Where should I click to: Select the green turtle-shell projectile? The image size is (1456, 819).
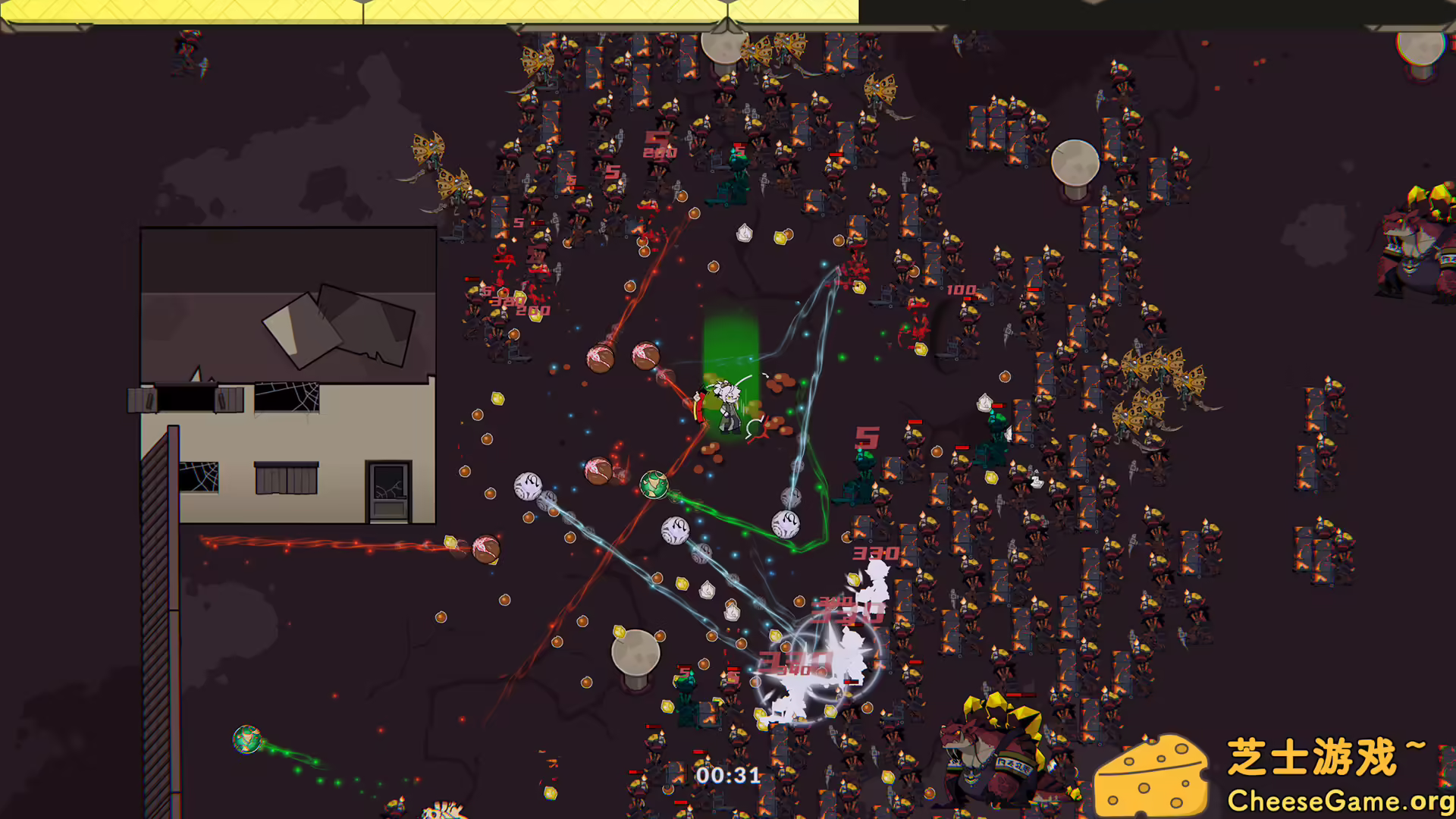point(655,486)
